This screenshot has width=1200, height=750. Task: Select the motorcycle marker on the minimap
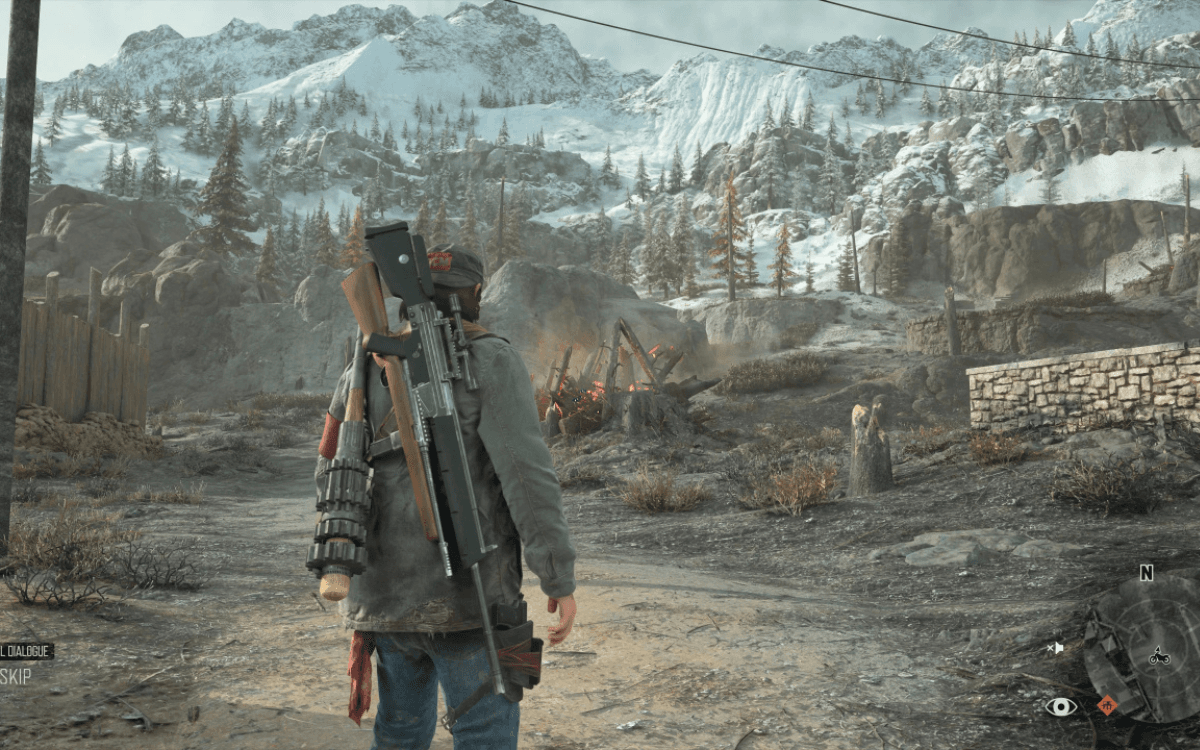[x=1159, y=656]
